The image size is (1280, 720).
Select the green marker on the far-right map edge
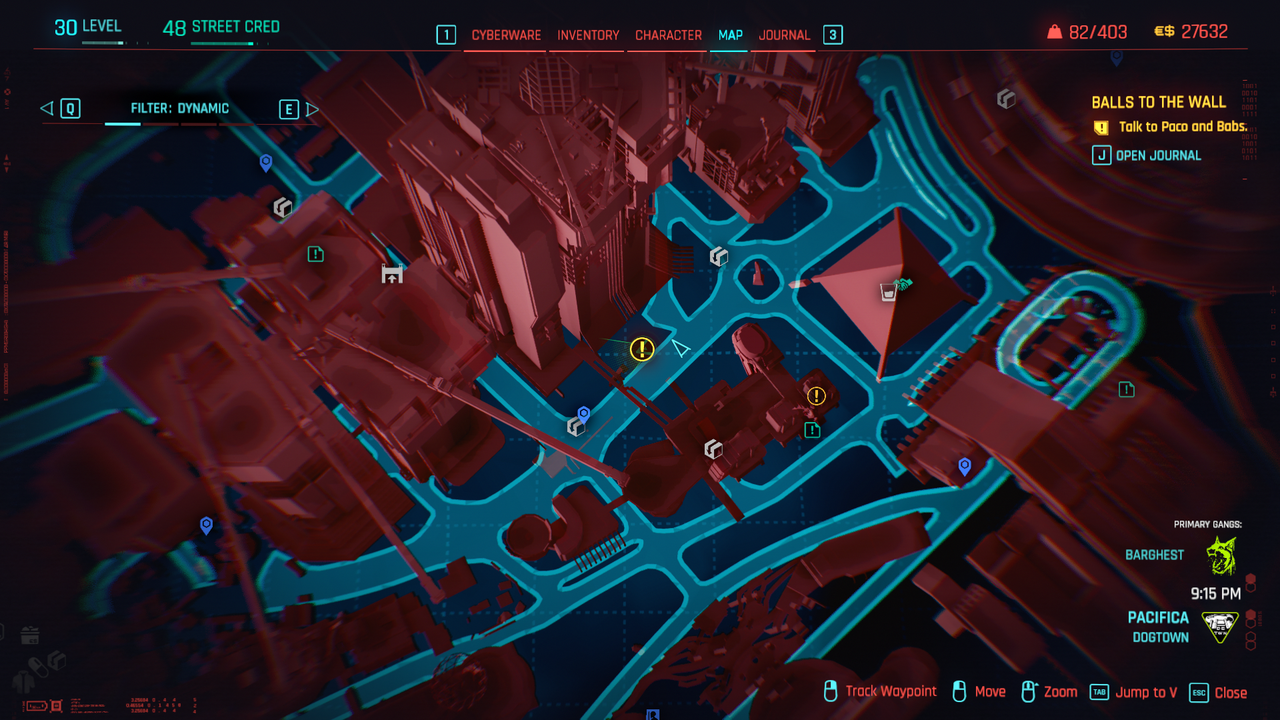(1126, 389)
